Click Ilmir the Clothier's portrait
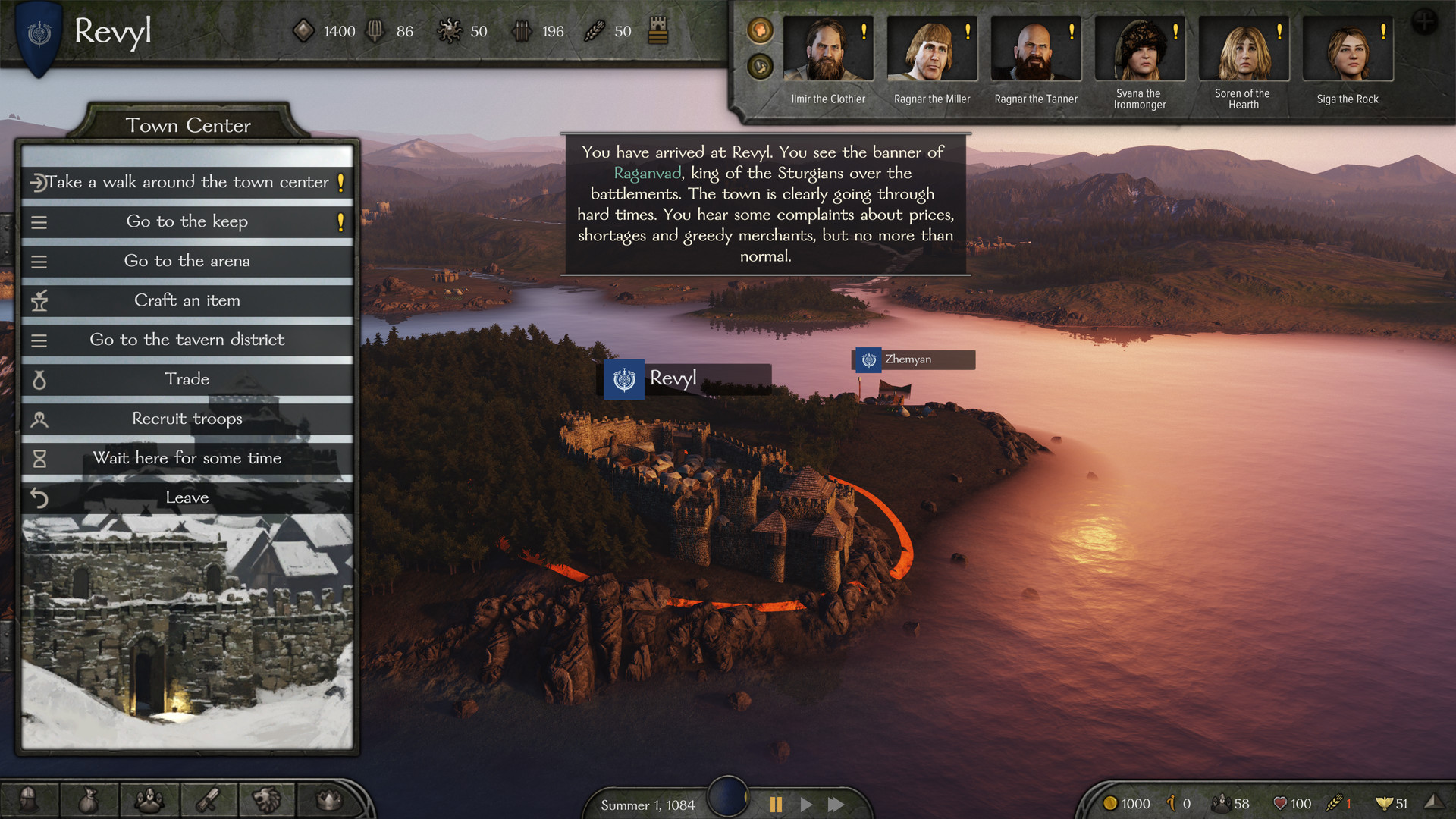Image resolution: width=1456 pixels, height=819 pixels. (x=827, y=50)
